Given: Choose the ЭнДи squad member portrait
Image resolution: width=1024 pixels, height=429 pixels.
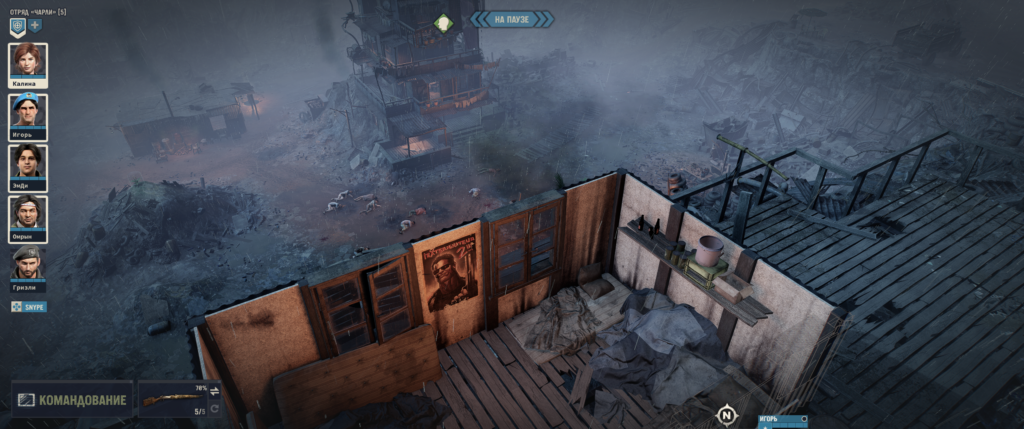Looking at the screenshot, I should 28,161.
